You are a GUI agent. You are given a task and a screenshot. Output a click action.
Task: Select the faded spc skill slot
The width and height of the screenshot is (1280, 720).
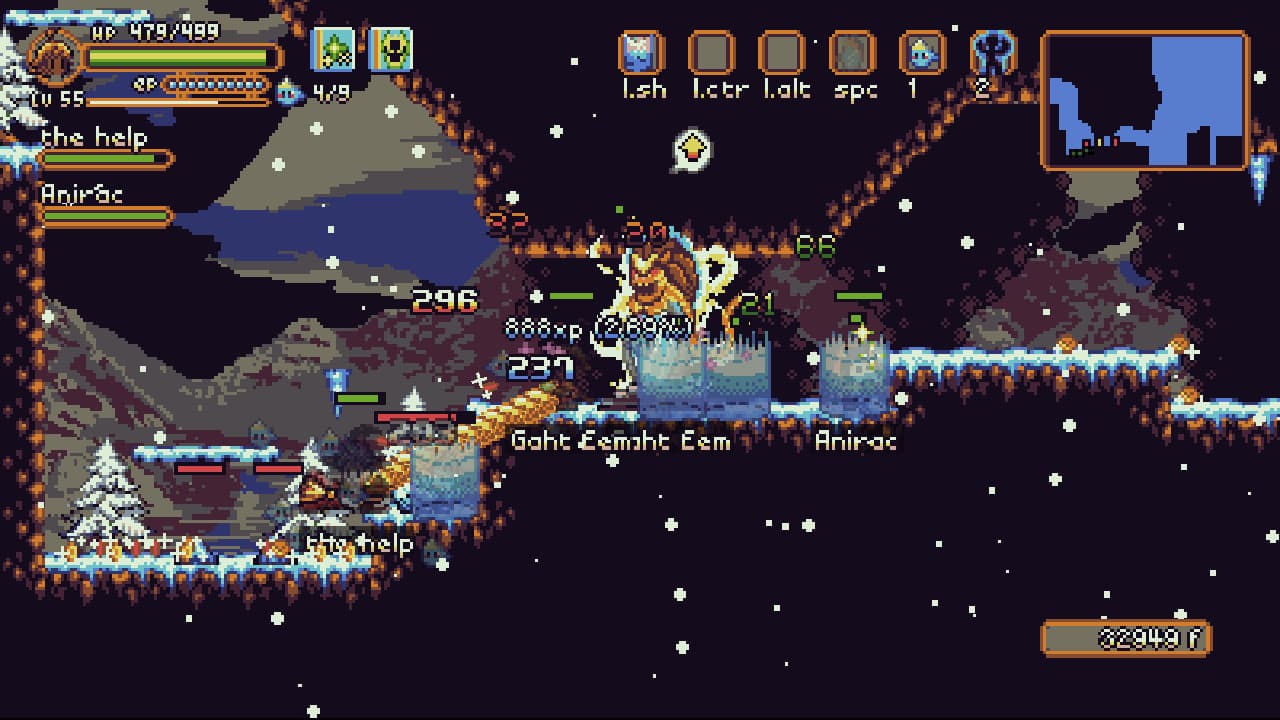tap(852, 53)
